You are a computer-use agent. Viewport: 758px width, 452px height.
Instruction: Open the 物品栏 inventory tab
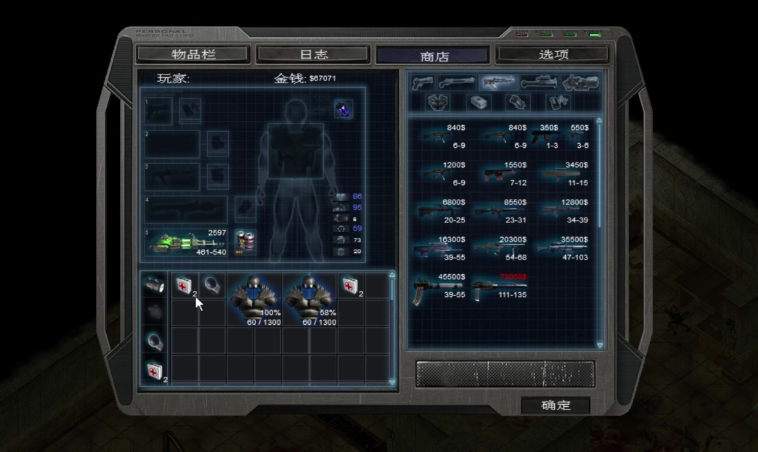(x=193, y=54)
